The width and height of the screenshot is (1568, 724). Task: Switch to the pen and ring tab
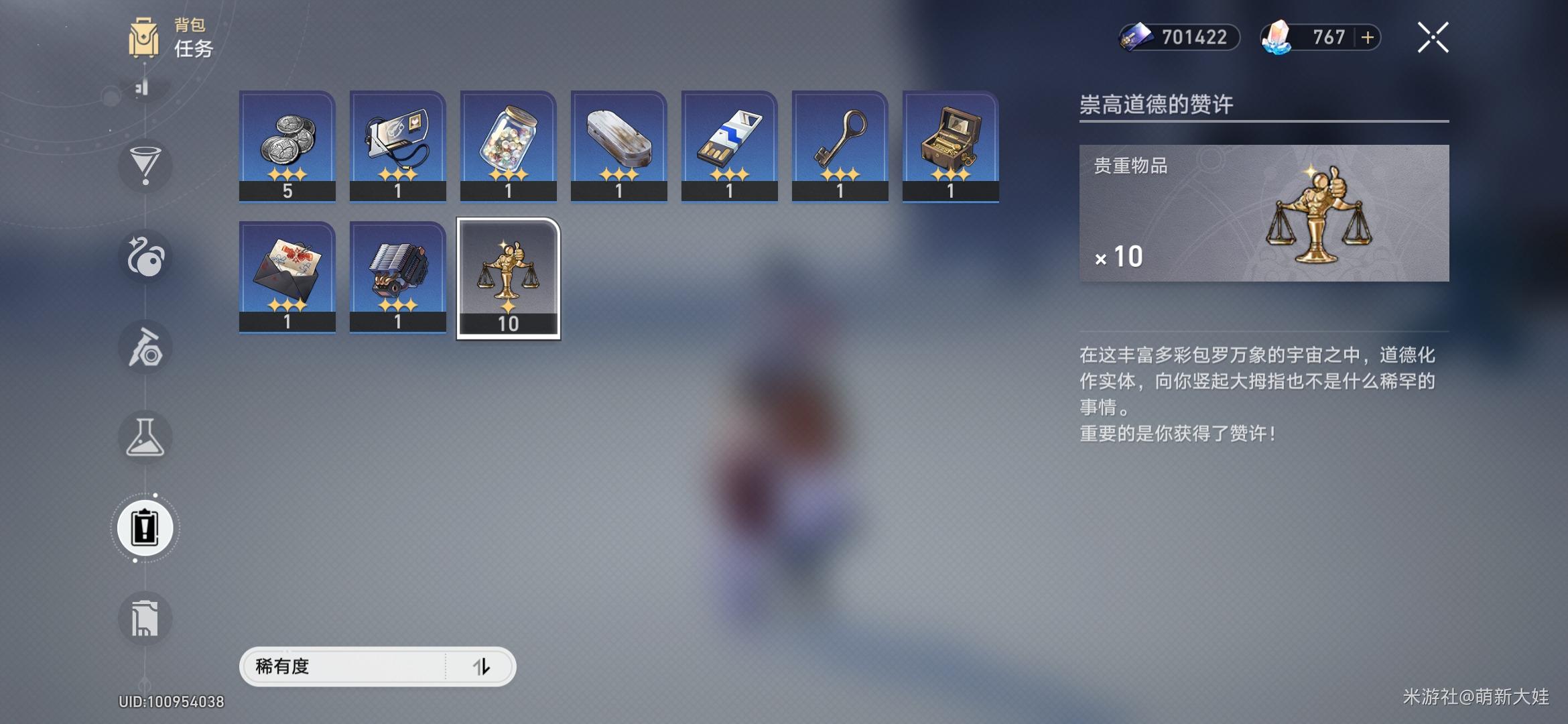[x=145, y=347]
